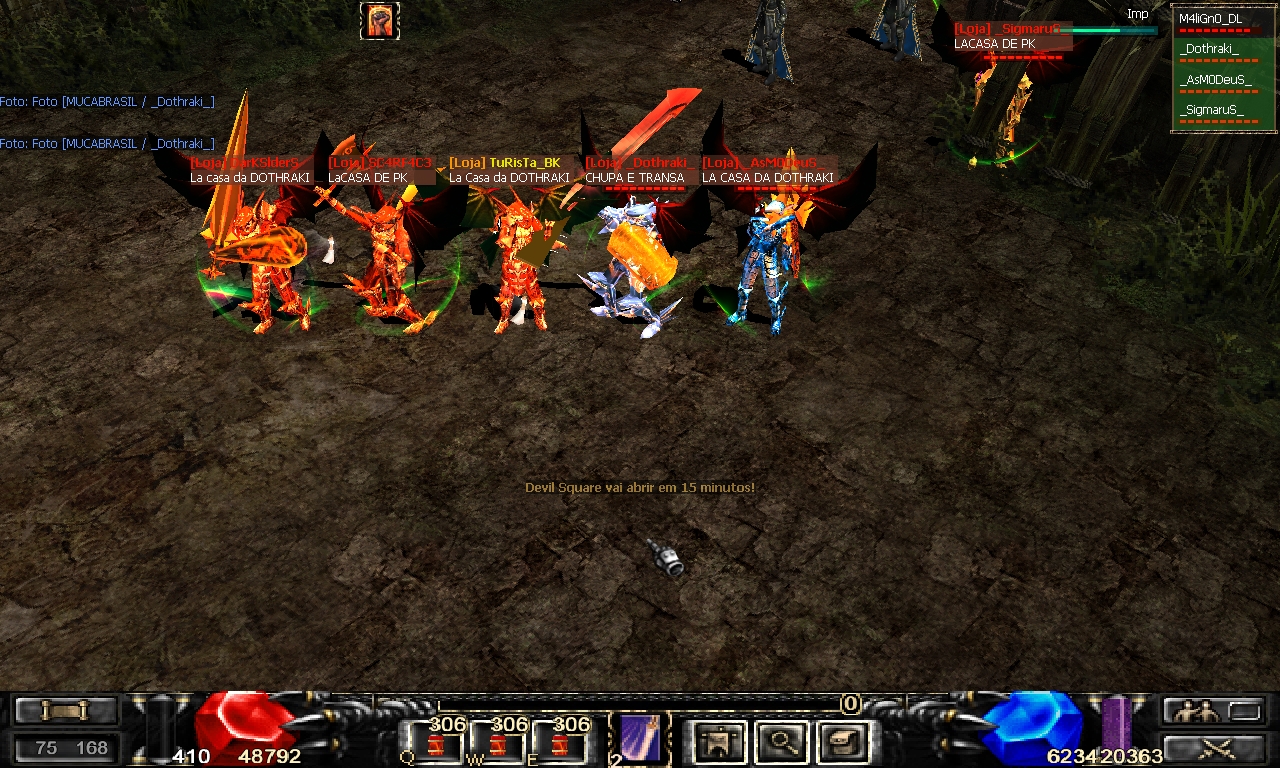The height and width of the screenshot is (768, 1280).
Task: Use the Q hotkey potion slot
Action: point(438,744)
